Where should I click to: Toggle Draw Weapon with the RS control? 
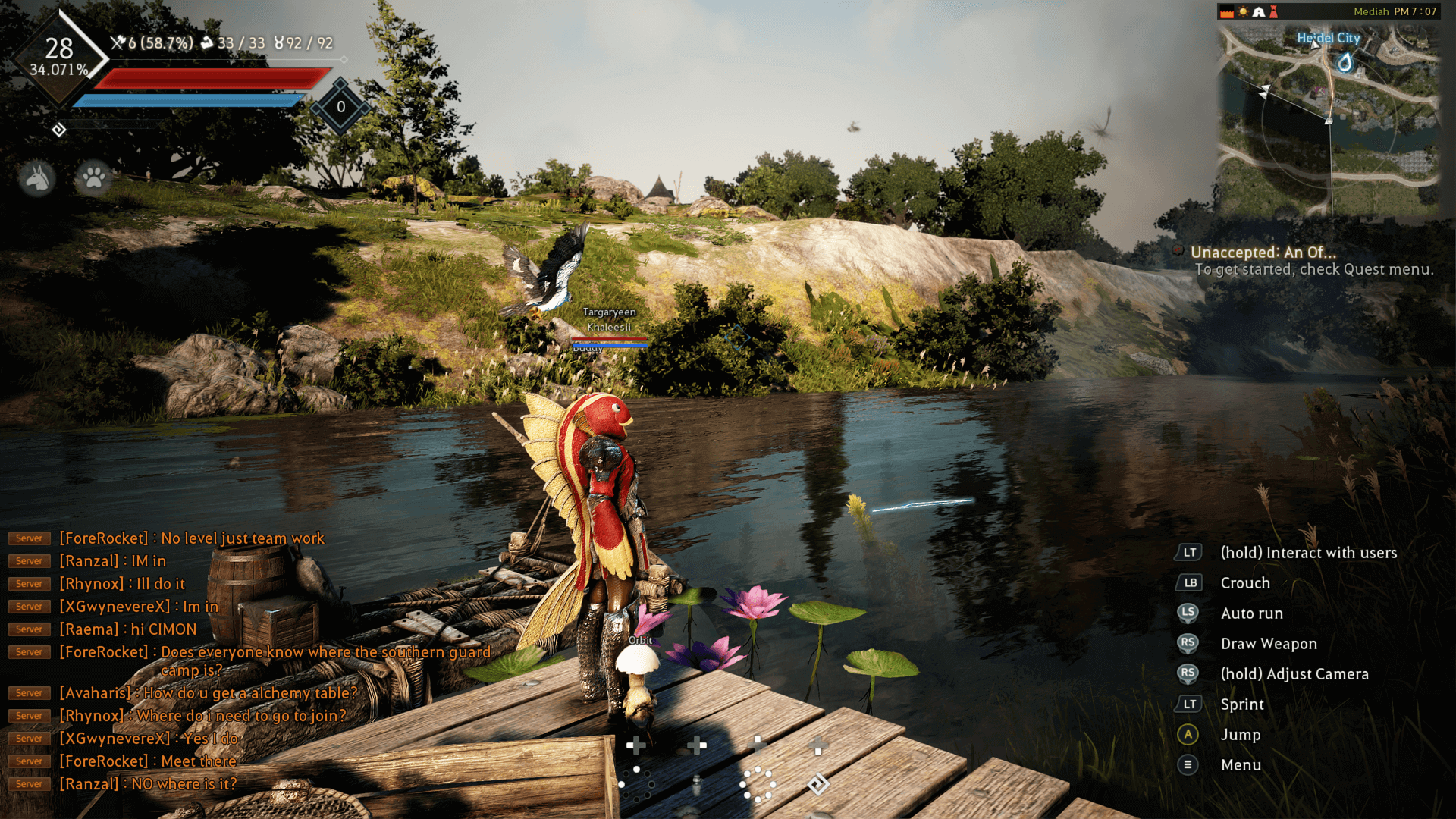click(1189, 643)
